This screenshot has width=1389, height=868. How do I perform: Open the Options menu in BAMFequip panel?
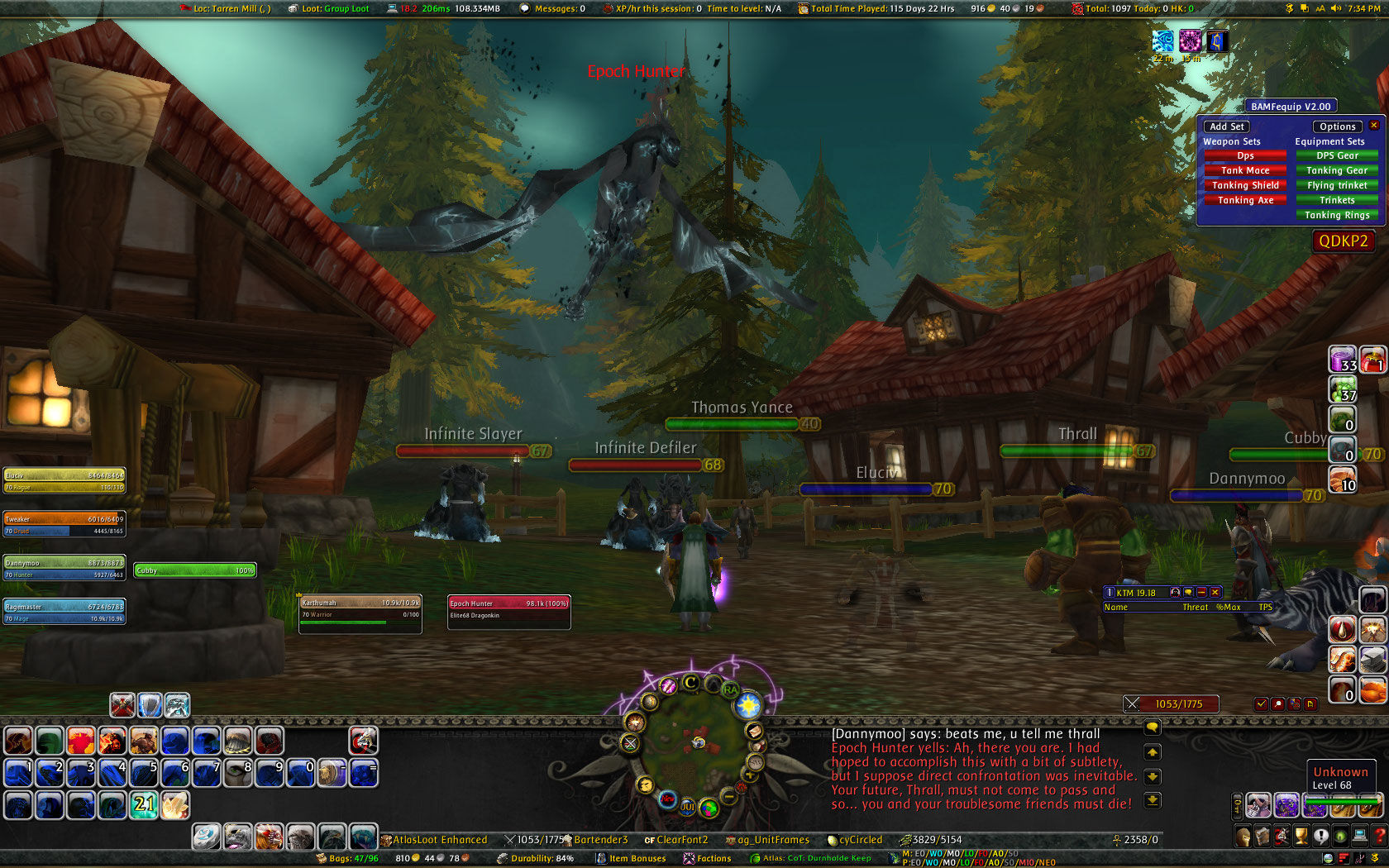coord(1337,126)
